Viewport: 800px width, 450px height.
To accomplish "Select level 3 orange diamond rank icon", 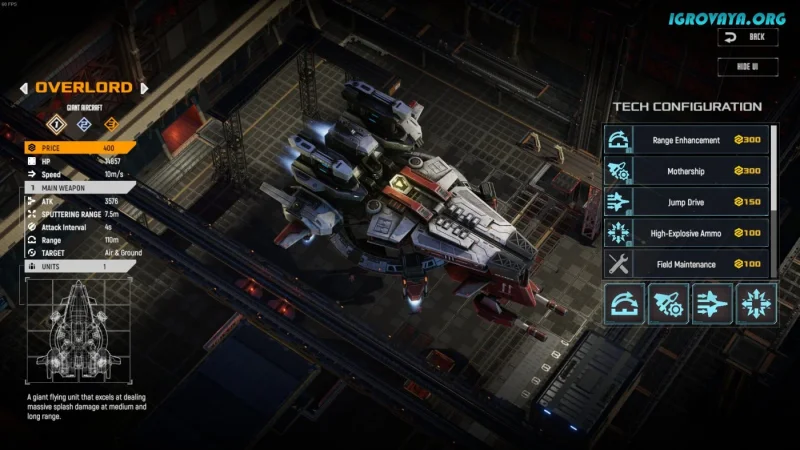I will click(111, 125).
